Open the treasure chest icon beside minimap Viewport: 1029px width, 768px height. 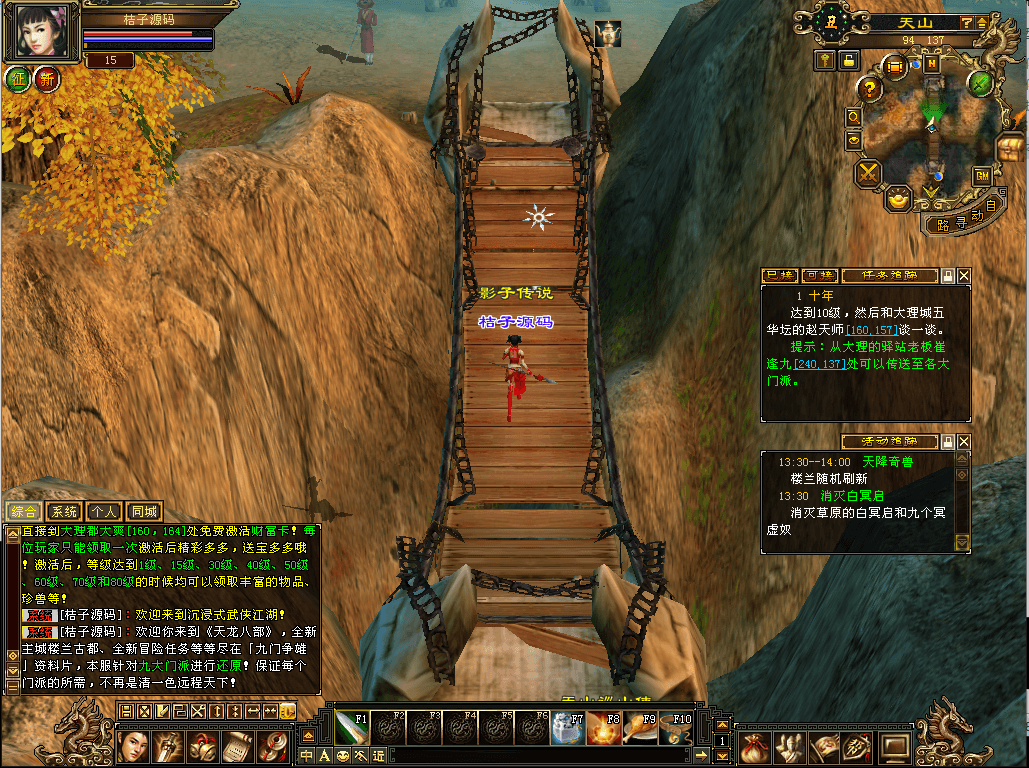[1011, 149]
